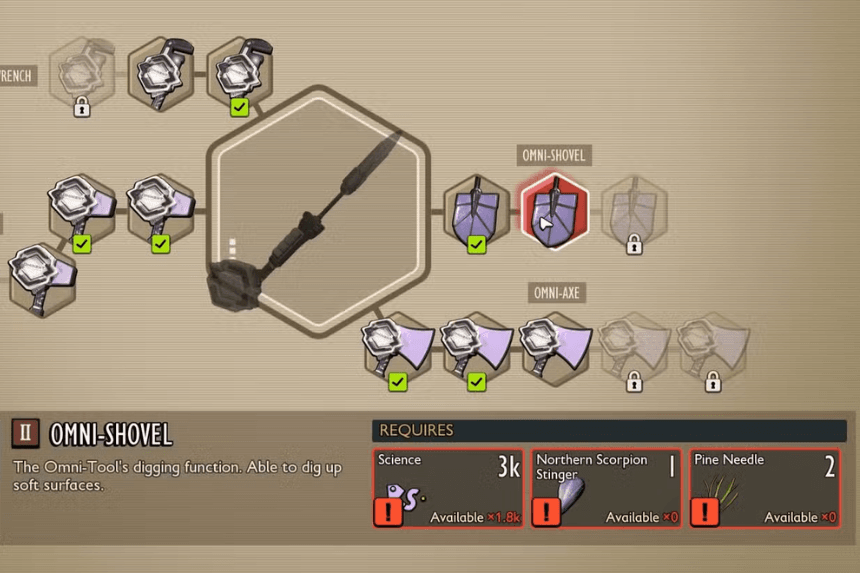Inspect the Pine Needle requirement tile

coord(765,488)
